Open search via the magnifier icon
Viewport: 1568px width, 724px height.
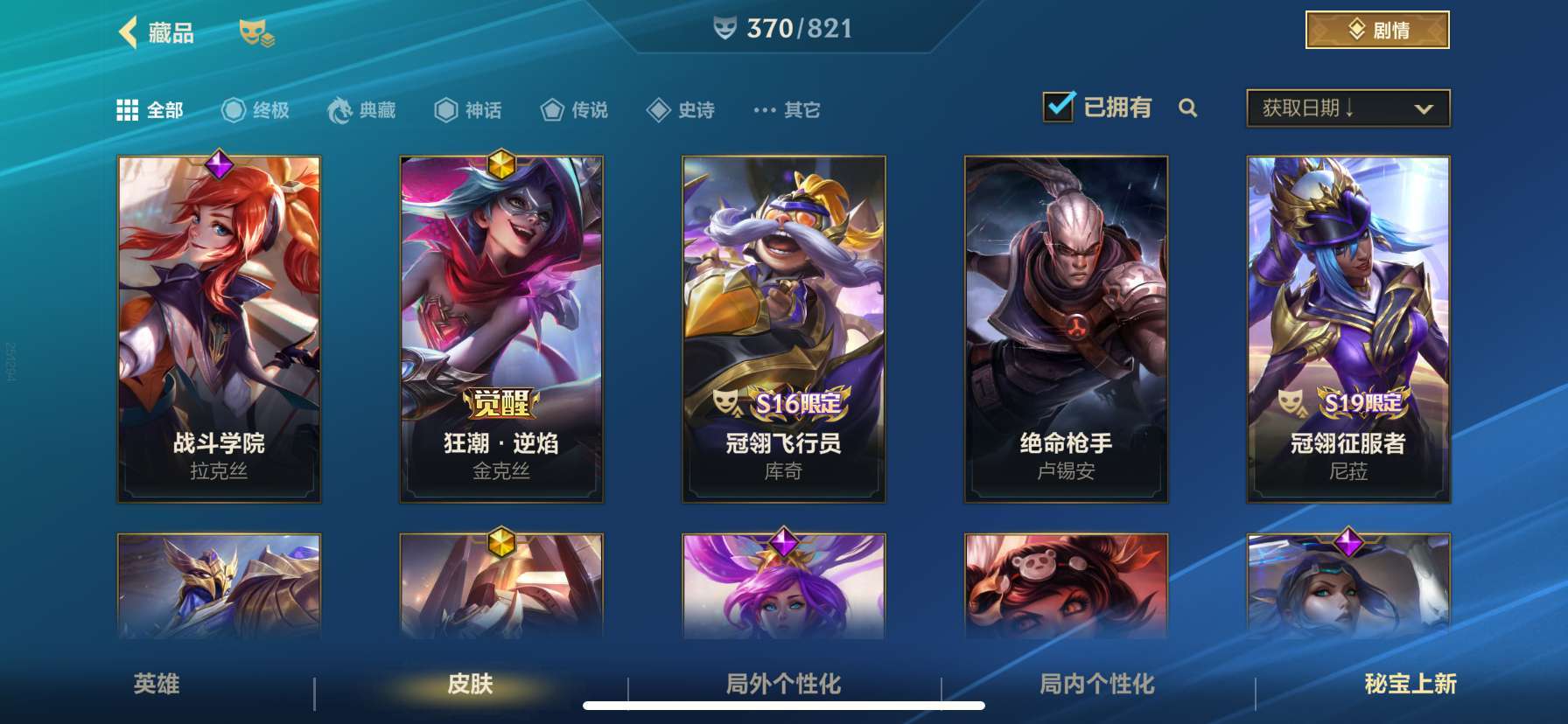(1188, 109)
